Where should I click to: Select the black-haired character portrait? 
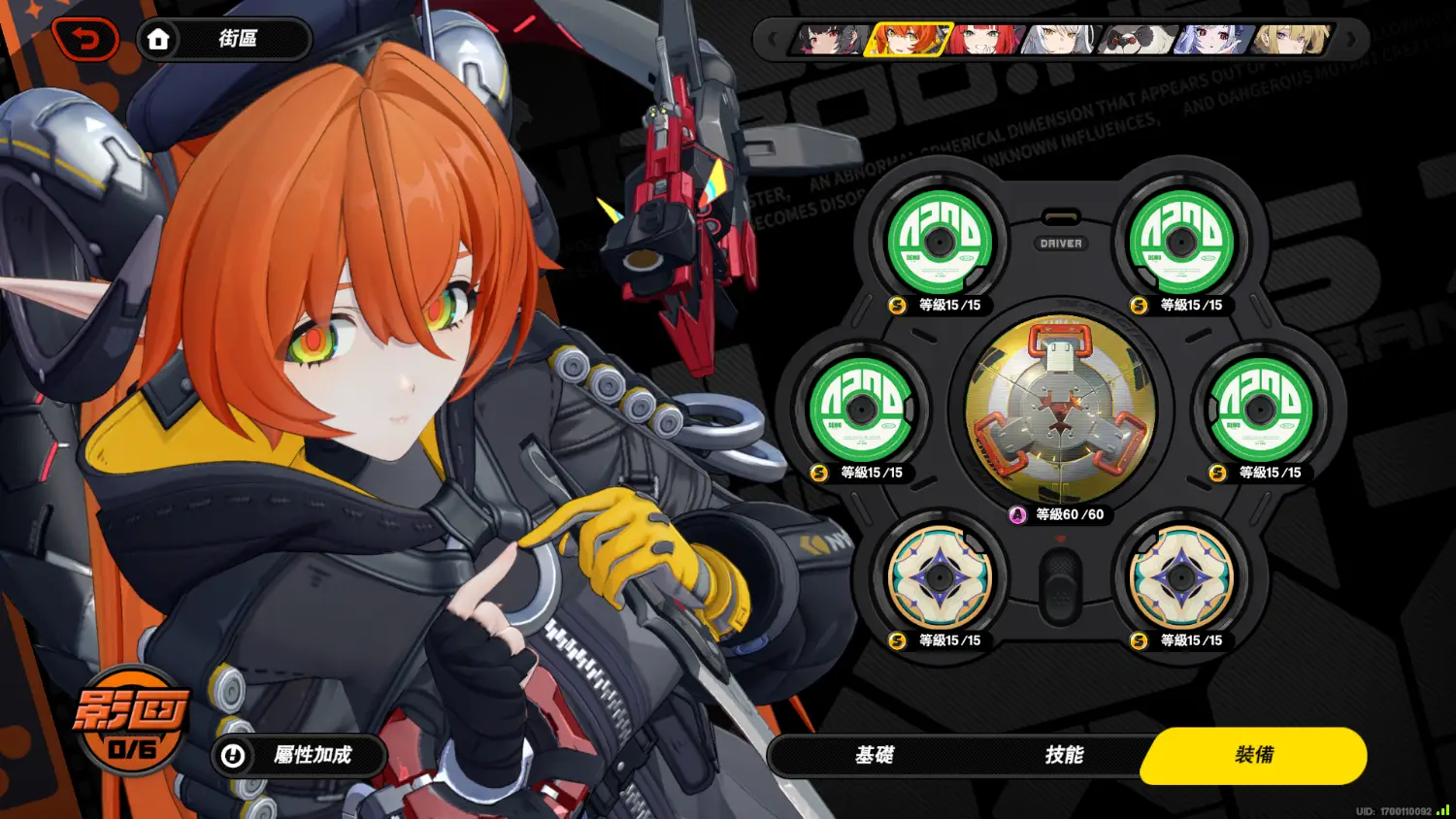(x=831, y=40)
